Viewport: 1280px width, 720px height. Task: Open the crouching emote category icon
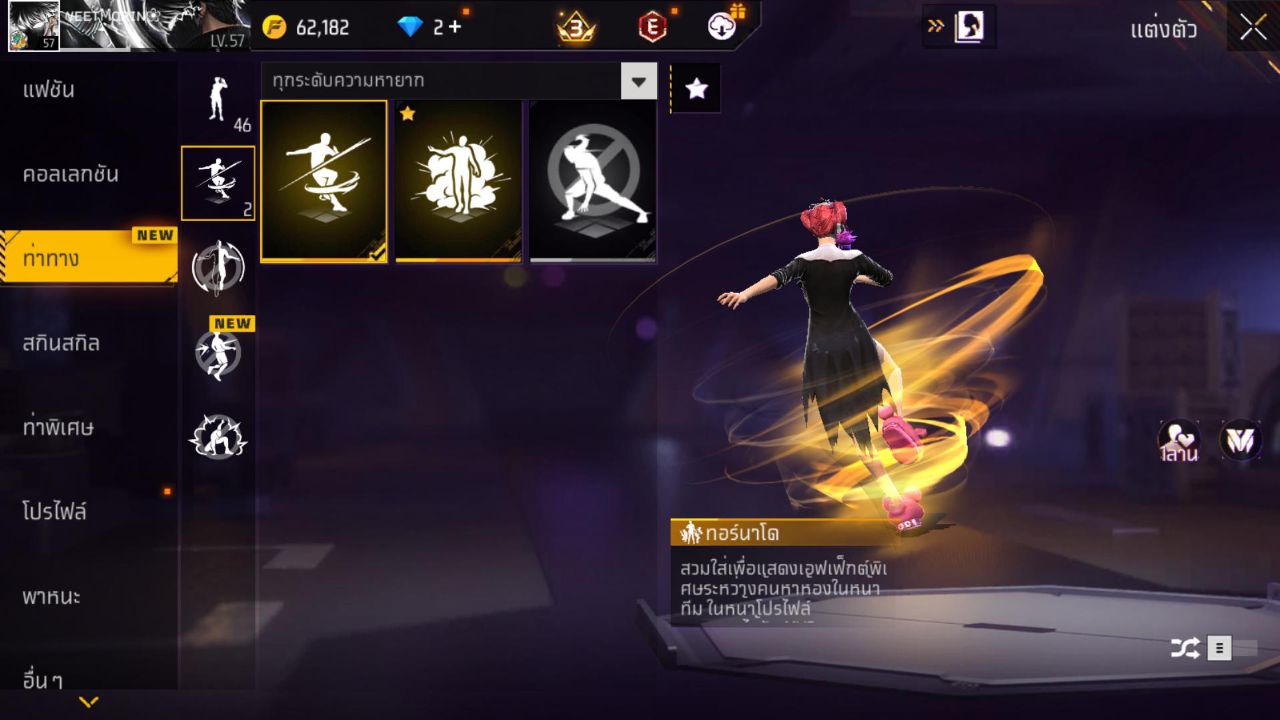pos(218,435)
